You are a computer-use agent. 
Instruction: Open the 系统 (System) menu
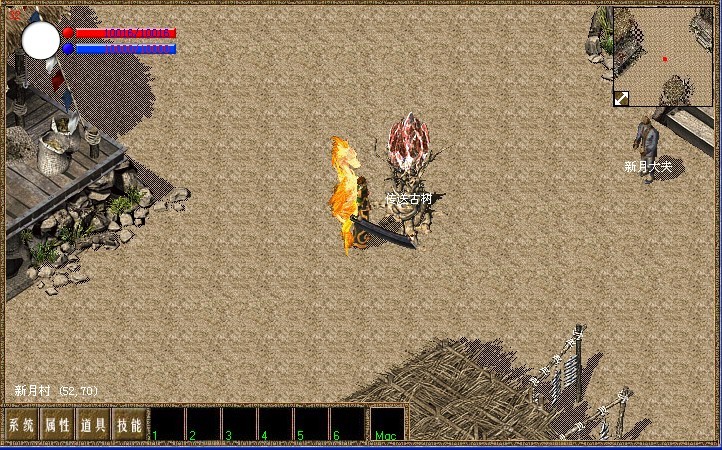click(21, 425)
